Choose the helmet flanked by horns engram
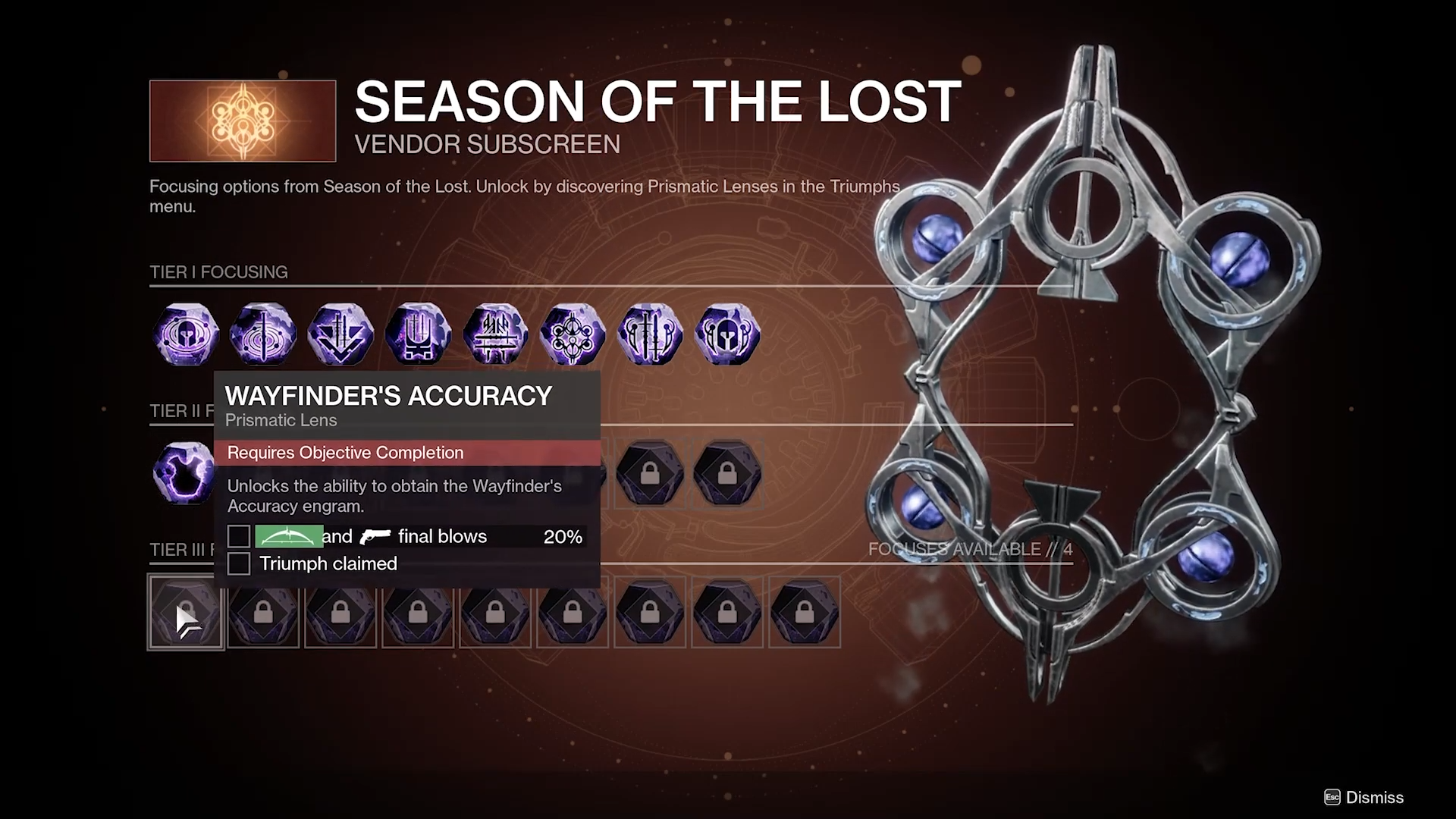 [727, 334]
